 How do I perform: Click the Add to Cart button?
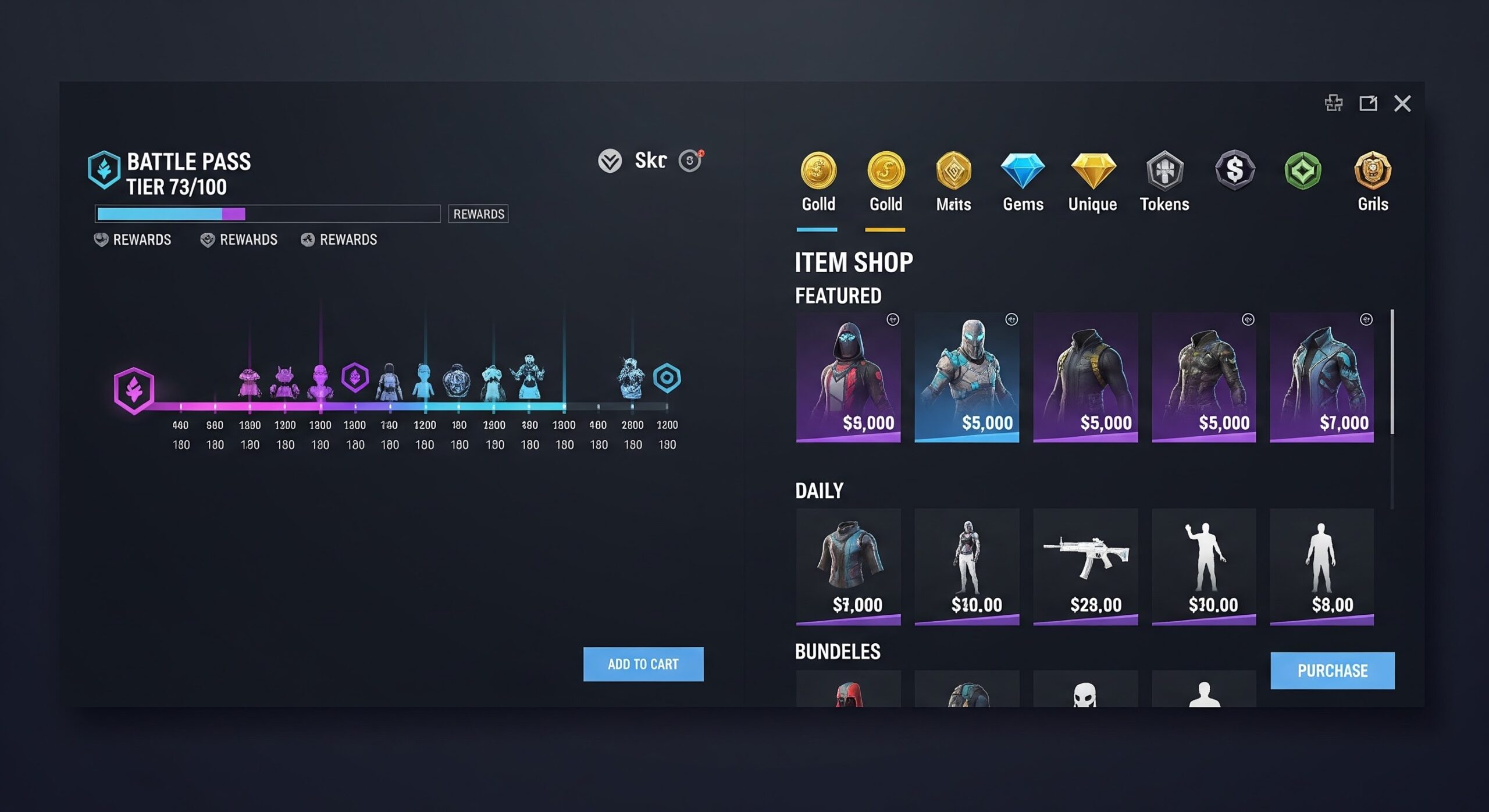point(643,664)
